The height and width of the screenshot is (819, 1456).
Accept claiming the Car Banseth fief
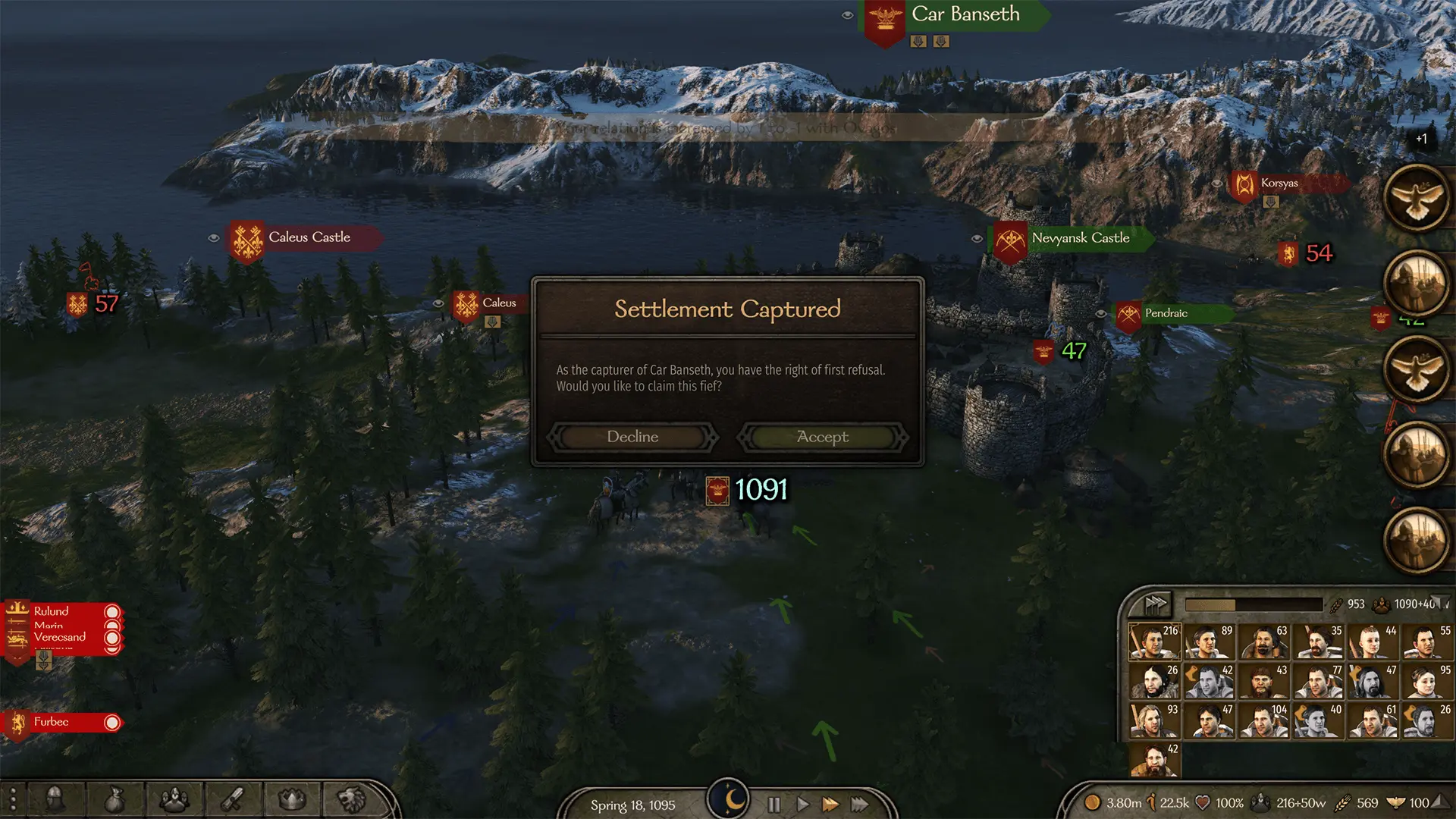824,437
